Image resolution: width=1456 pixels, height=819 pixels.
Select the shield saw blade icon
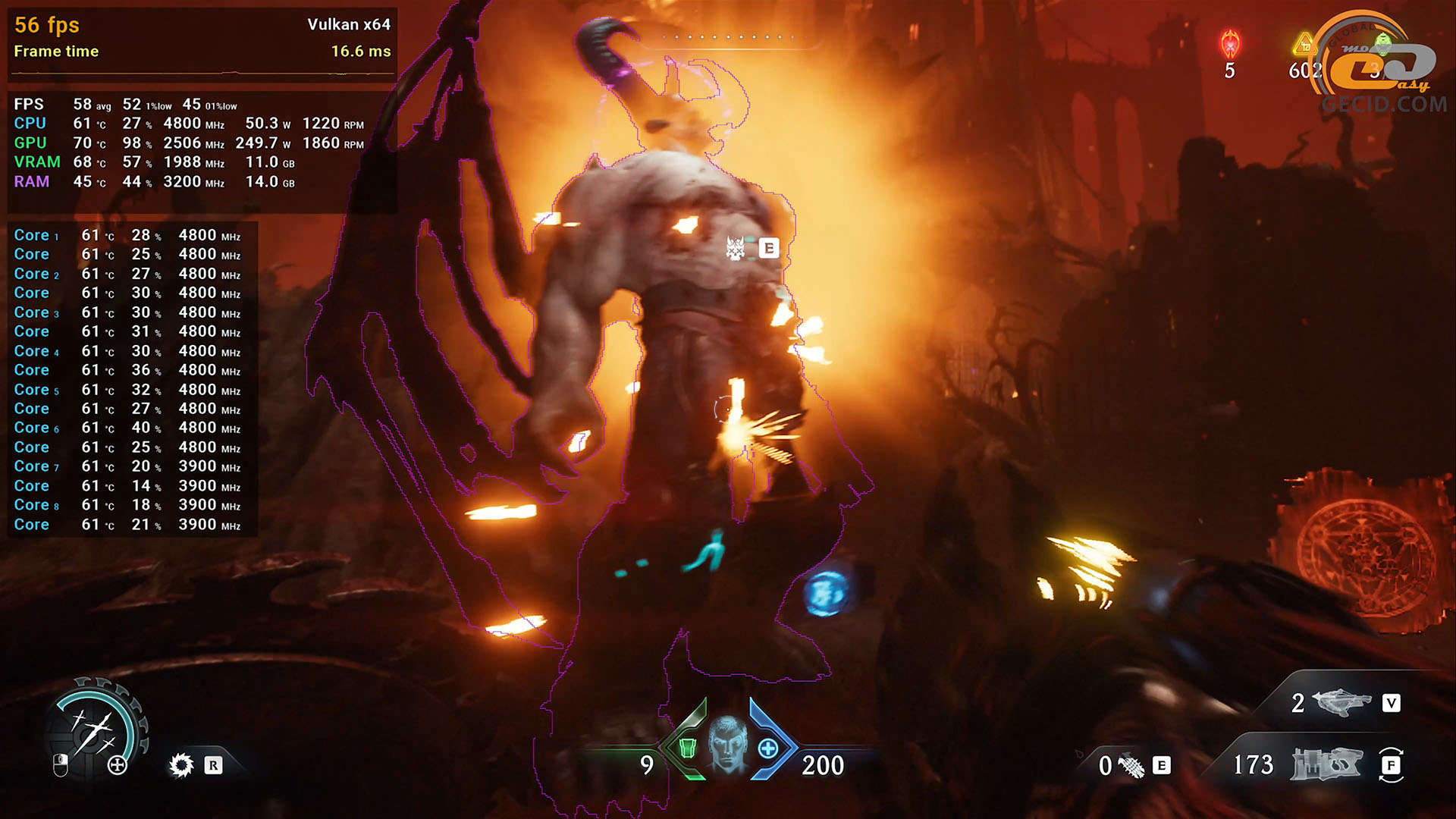point(181,765)
